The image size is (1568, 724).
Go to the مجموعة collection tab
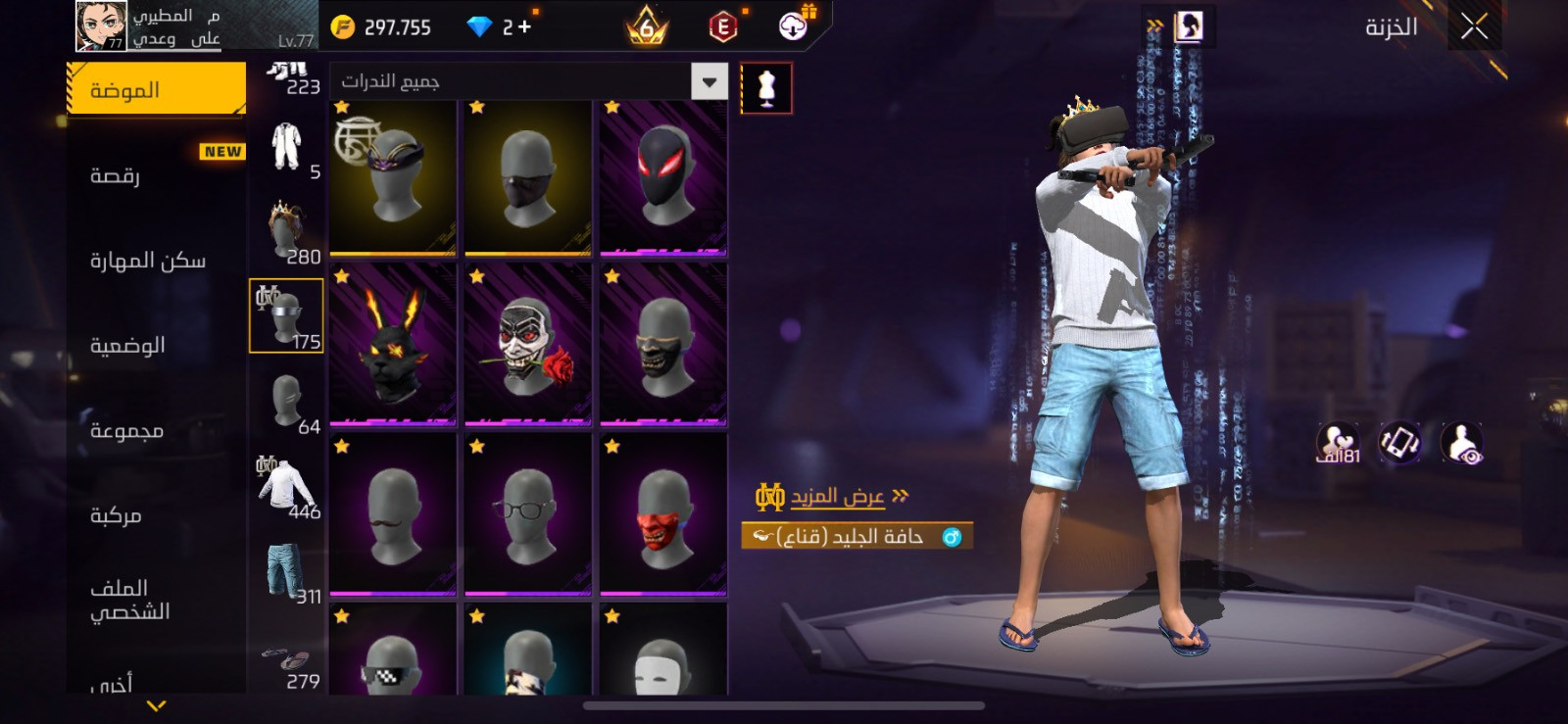coord(126,430)
